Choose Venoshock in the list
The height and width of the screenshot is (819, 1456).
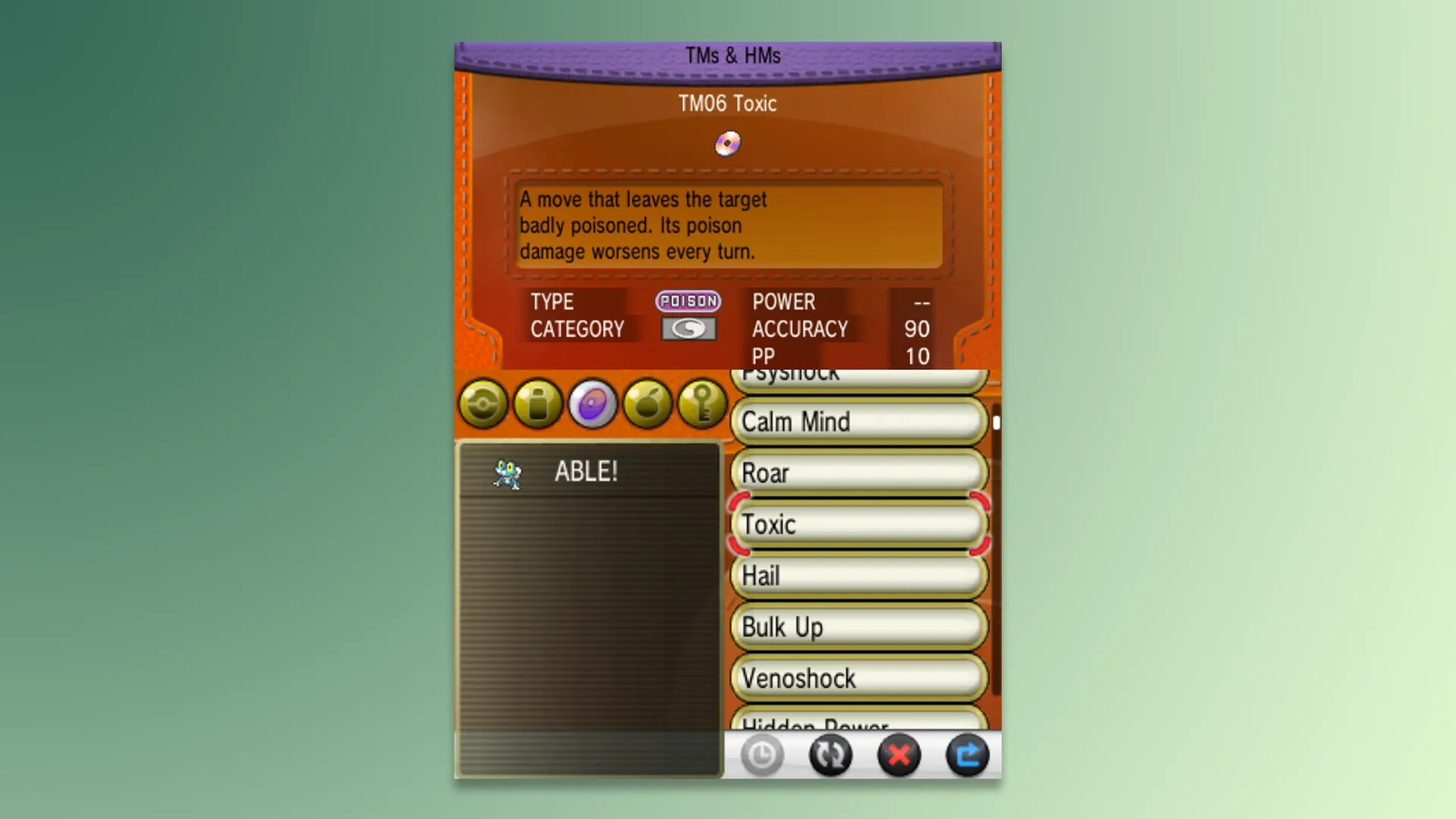[857, 678]
